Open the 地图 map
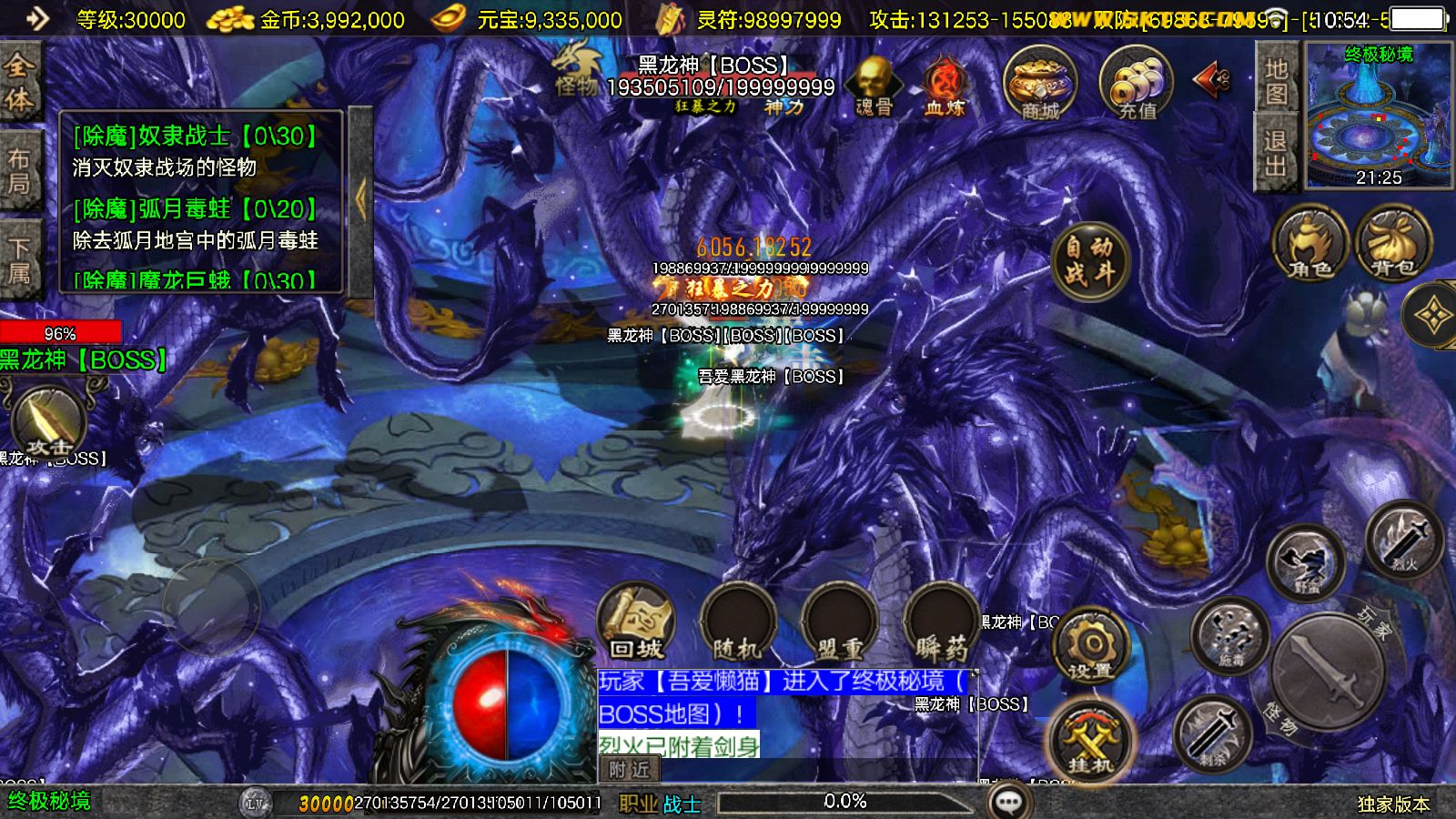This screenshot has height=819, width=1456. pyautogui.click(x=1276, y=81)
